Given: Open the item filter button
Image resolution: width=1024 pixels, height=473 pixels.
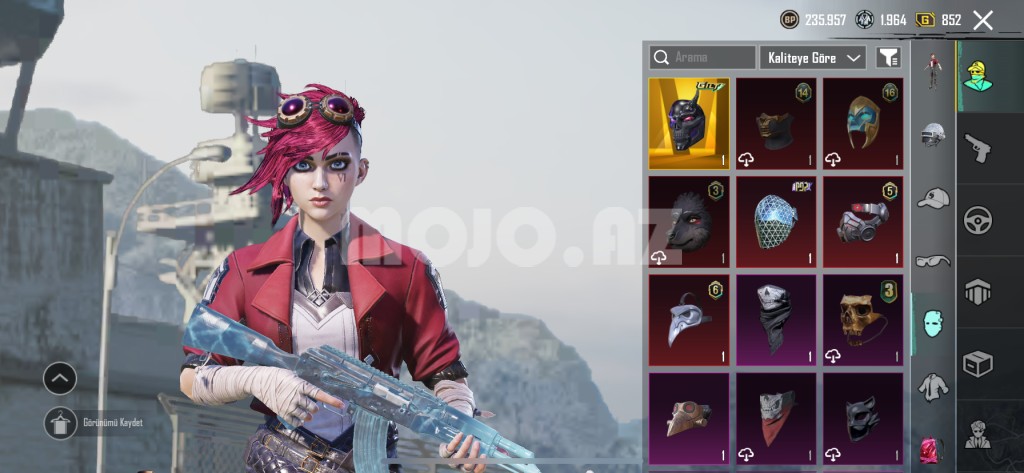Looking at the screenshot, I should (x=887, y=58).
